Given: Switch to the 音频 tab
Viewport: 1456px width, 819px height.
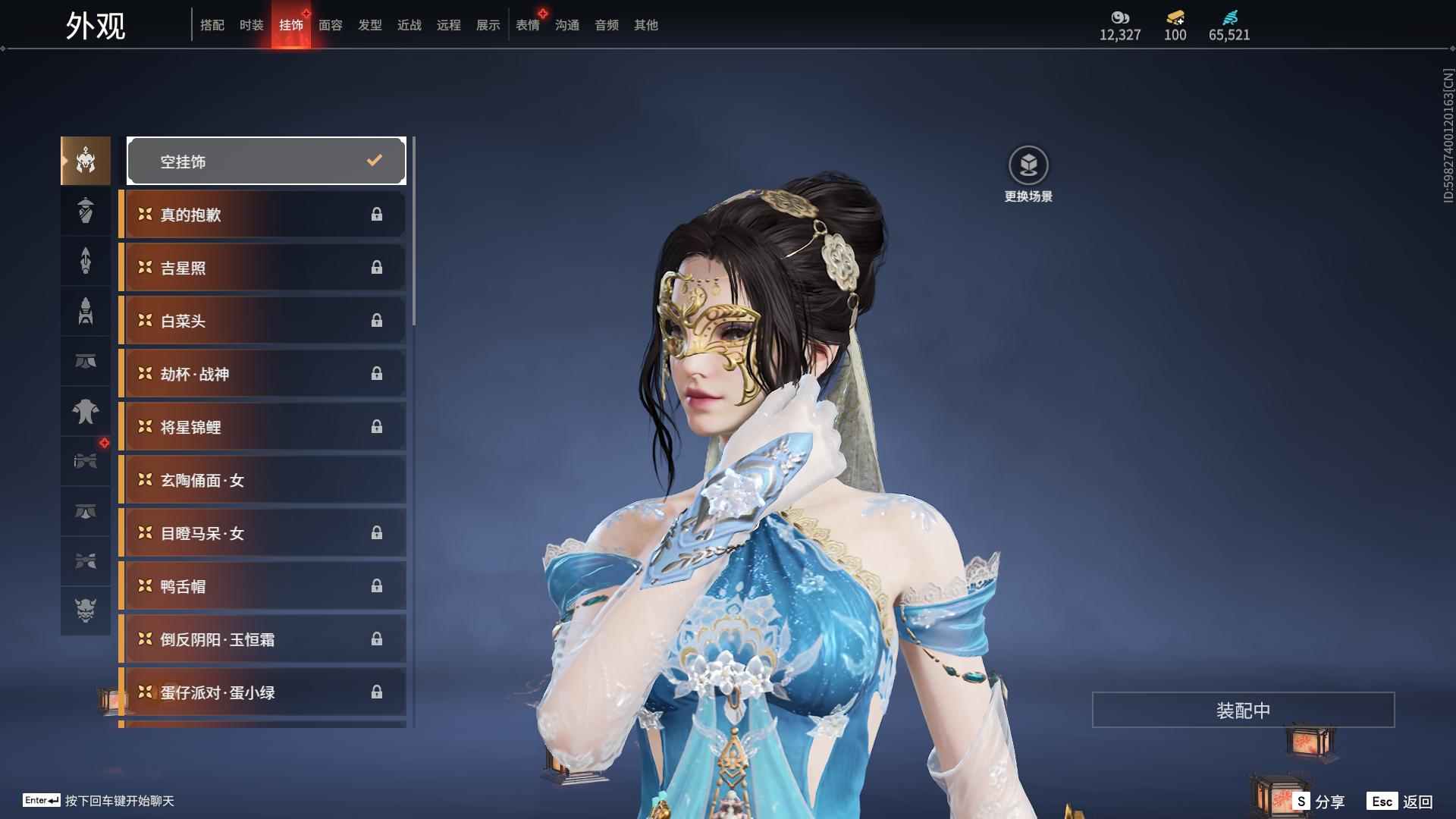Looking at the screenshot, I should 607,25.
